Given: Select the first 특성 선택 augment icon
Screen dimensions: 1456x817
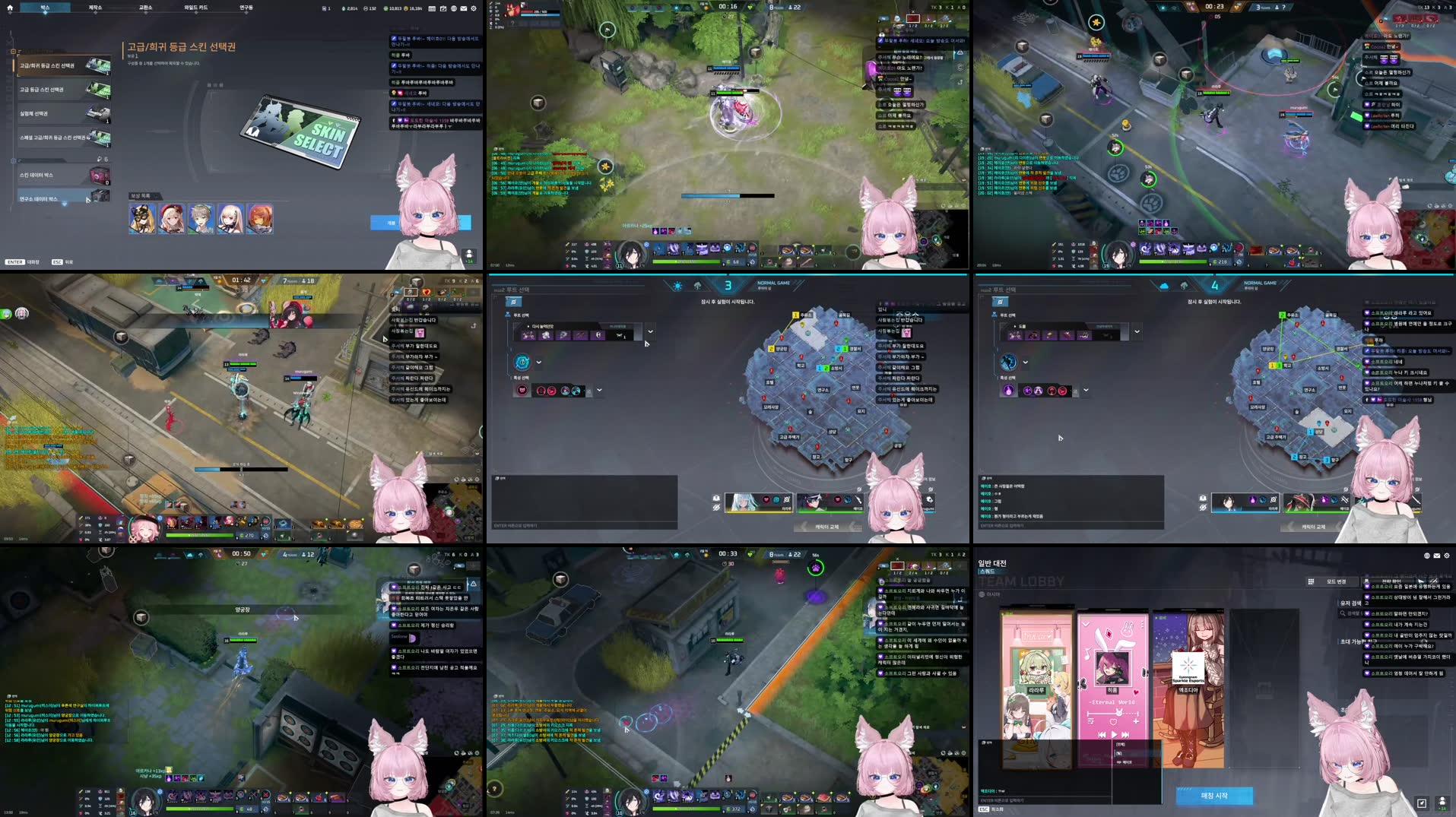Looking at the screenshot, I should click(x=523, y=390).
